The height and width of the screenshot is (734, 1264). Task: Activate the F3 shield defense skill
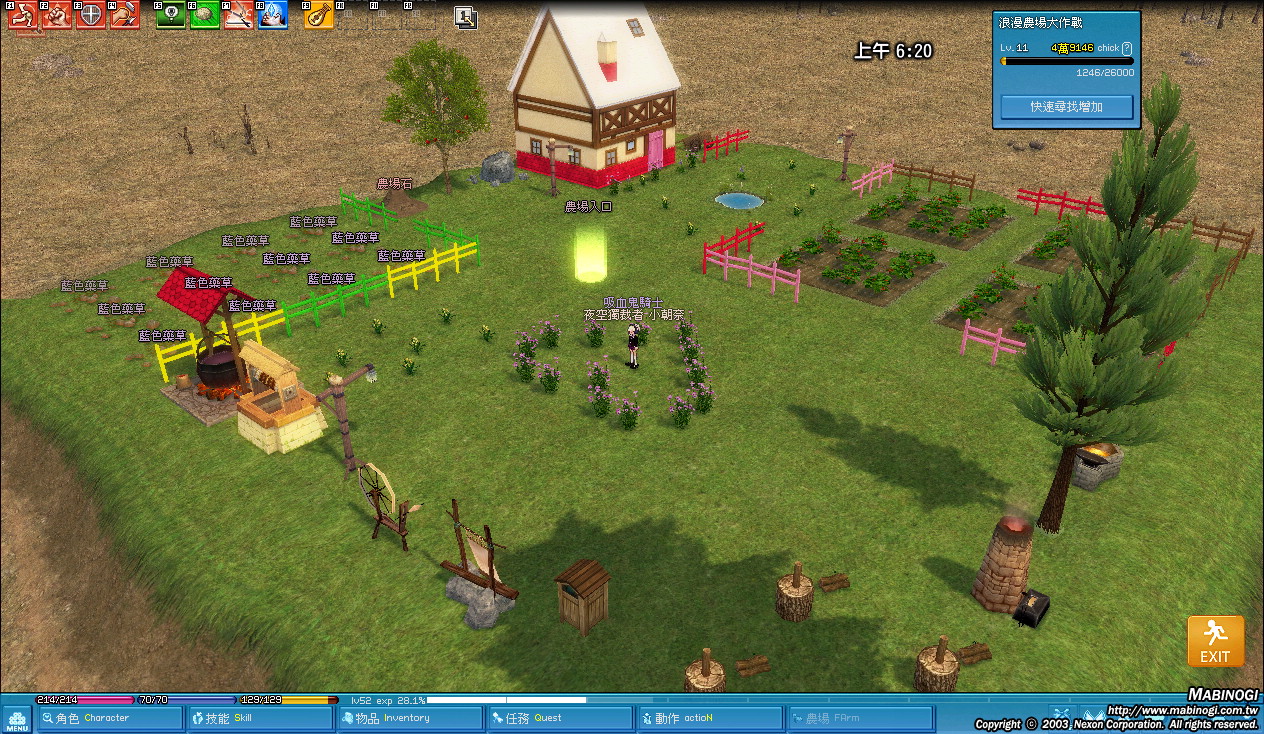90,15
